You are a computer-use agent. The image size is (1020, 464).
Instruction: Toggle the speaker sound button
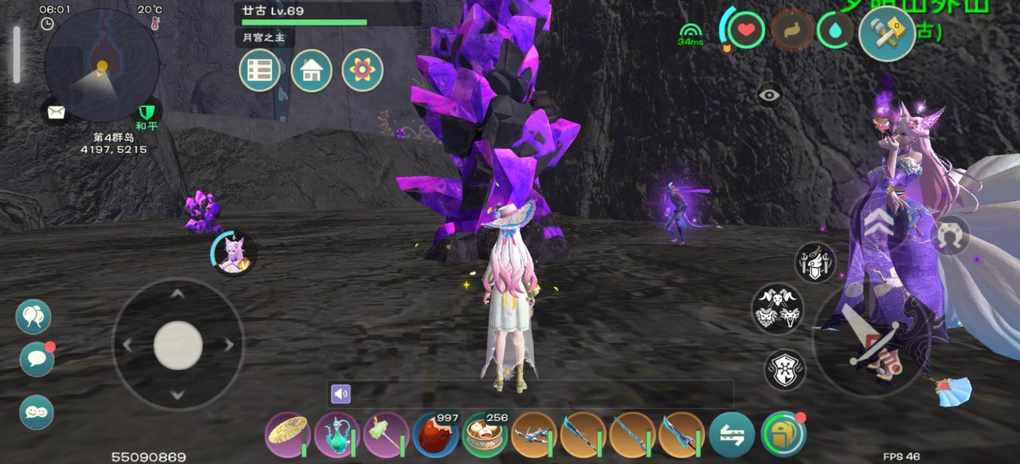click(341, 394)
